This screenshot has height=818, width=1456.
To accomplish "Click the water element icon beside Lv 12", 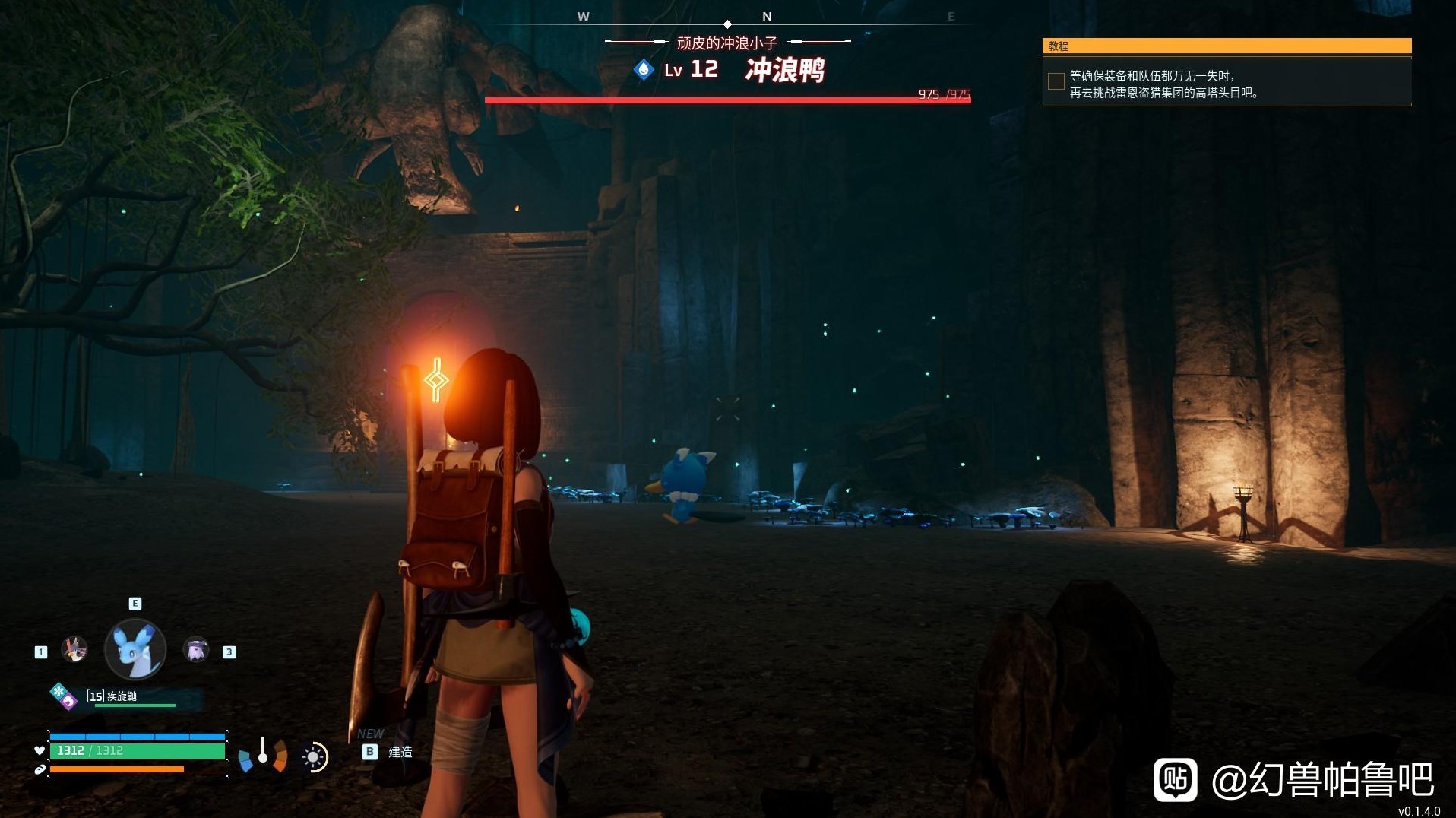I will point(644,70).
